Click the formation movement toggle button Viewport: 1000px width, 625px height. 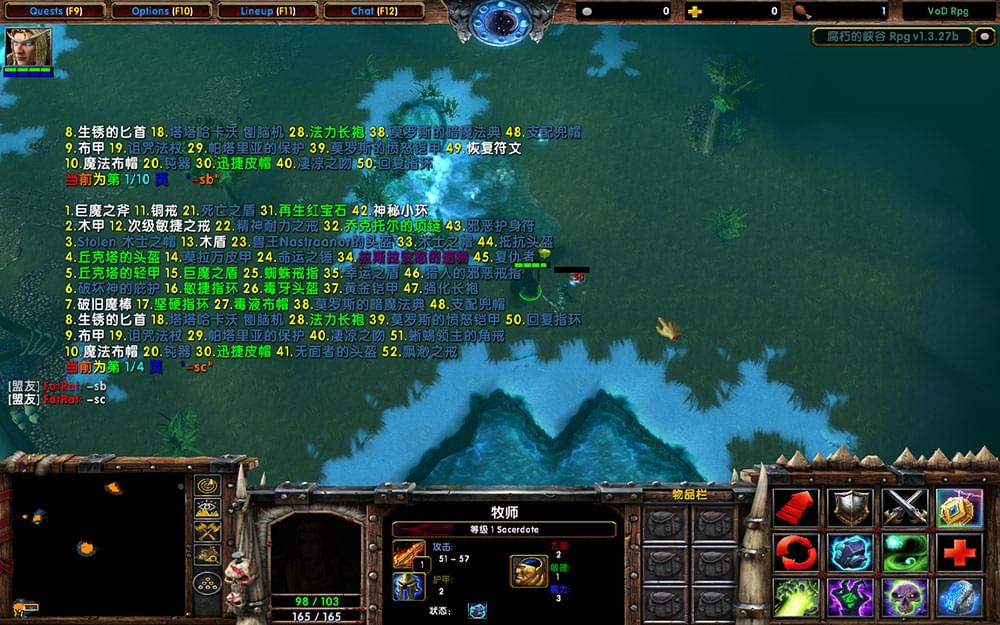pyautogui.click(x=208, y=583)
